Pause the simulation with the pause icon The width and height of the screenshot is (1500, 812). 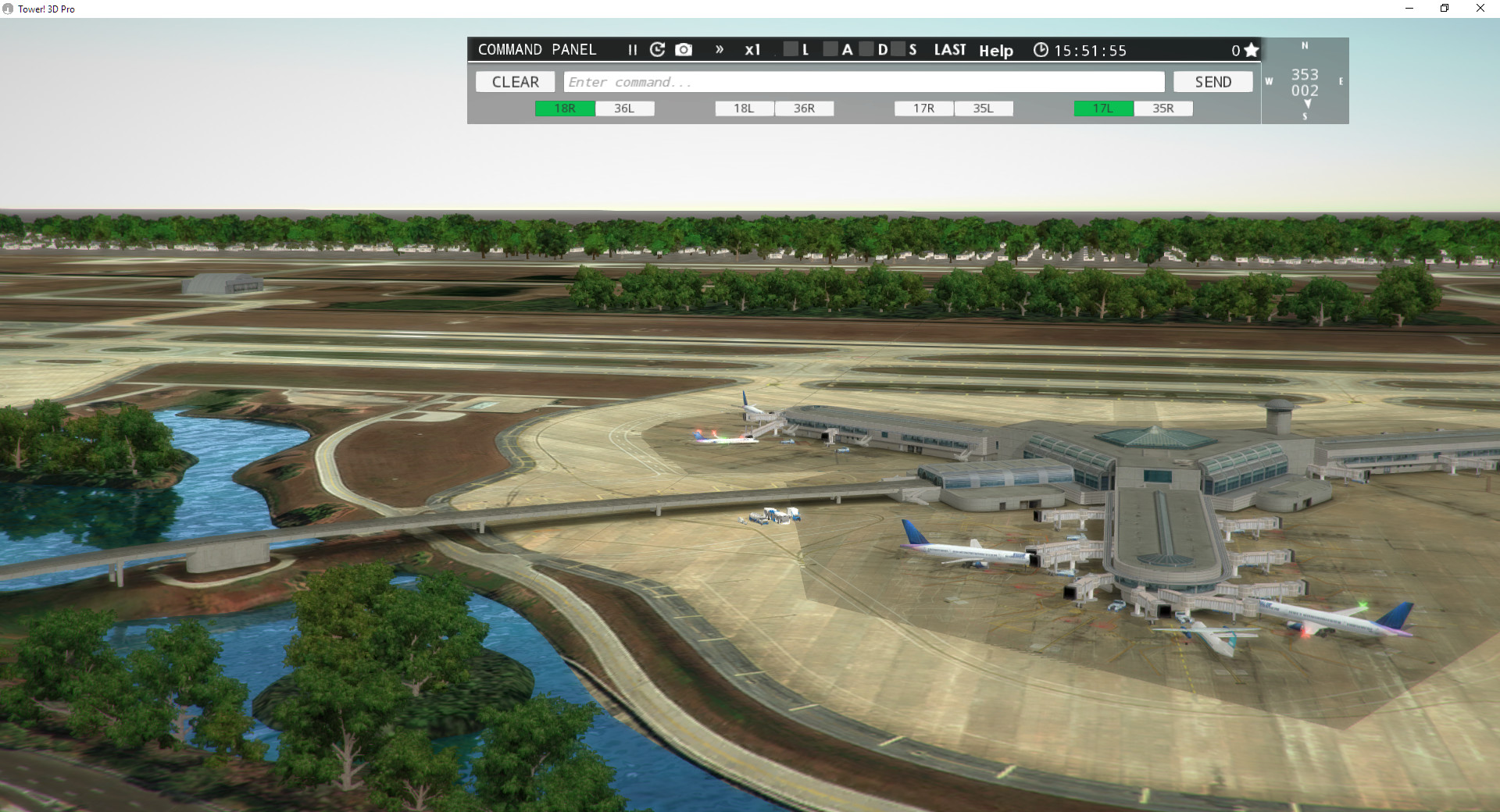coord(633,50)
